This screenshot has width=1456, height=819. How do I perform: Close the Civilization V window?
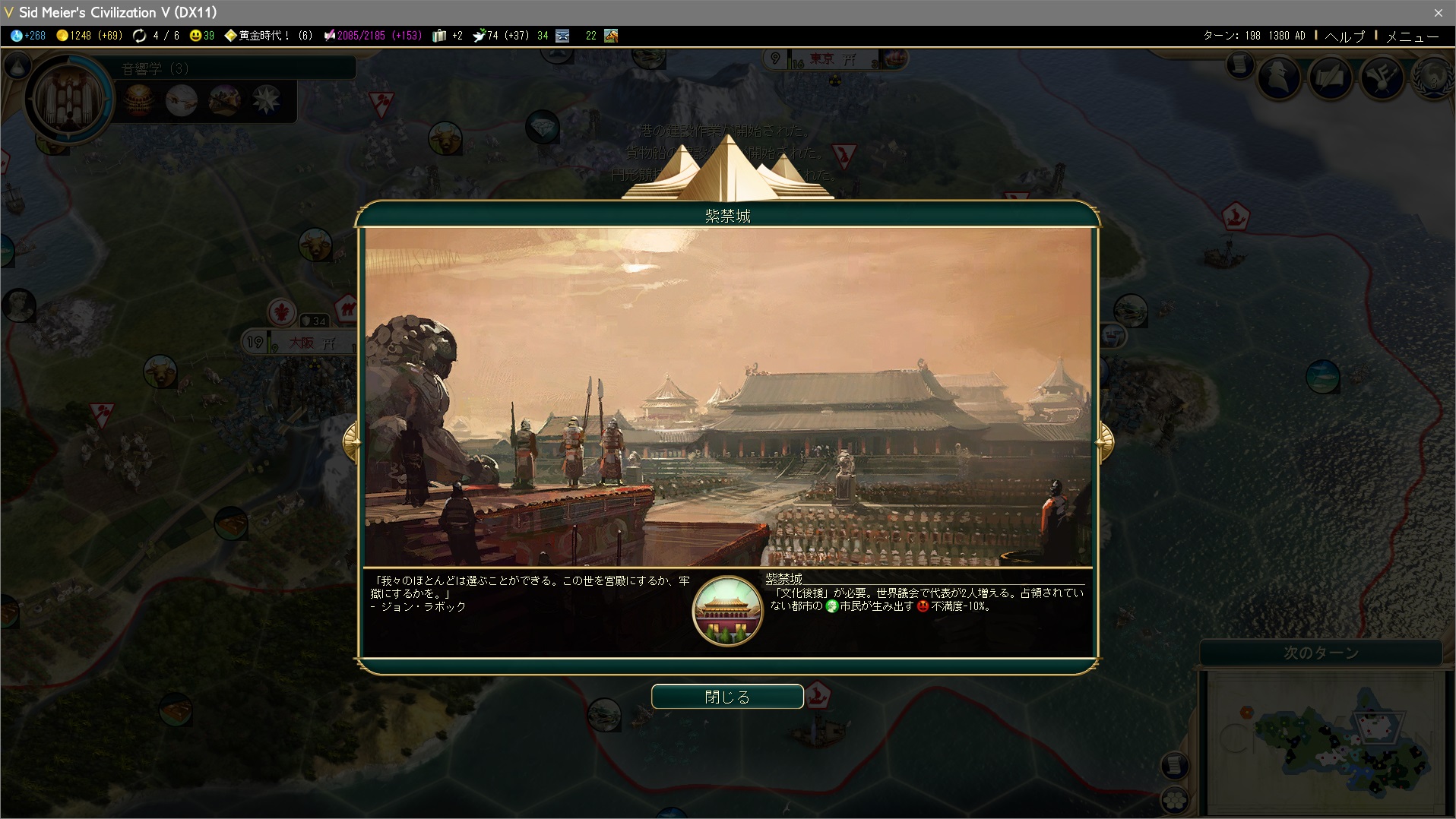(1438, 12)
